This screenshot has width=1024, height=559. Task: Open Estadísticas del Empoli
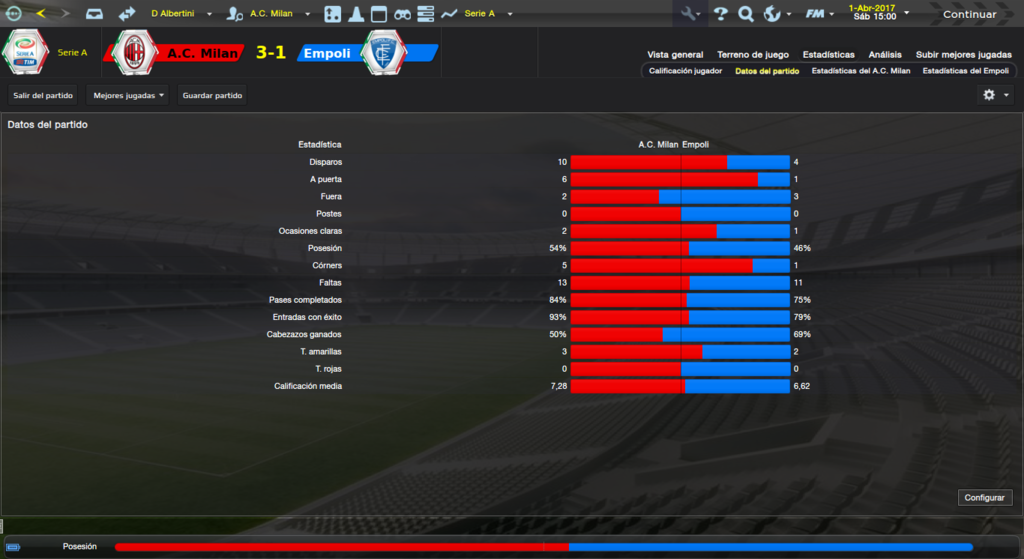coord(965,72)
